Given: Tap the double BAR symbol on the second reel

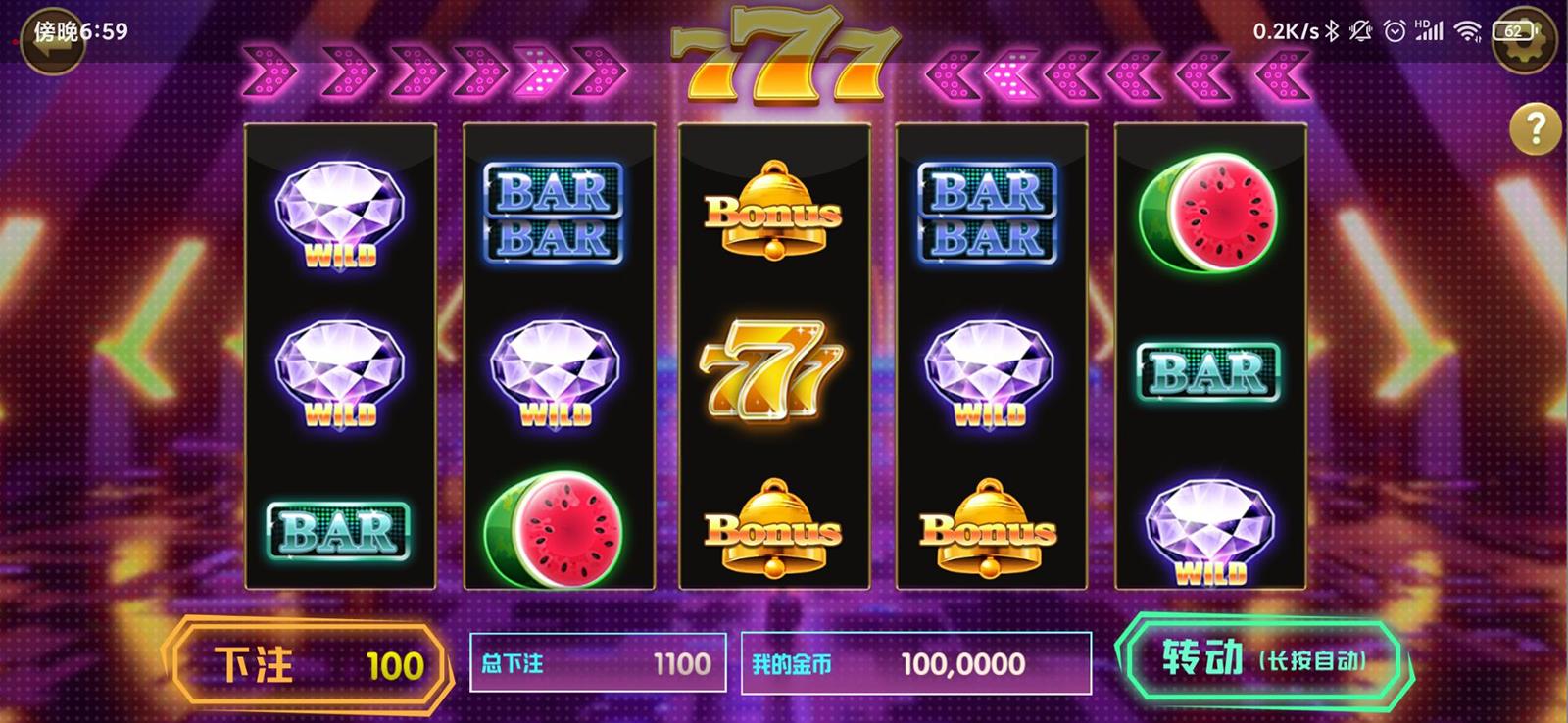Looking at the screenshot, I should 556,211.
